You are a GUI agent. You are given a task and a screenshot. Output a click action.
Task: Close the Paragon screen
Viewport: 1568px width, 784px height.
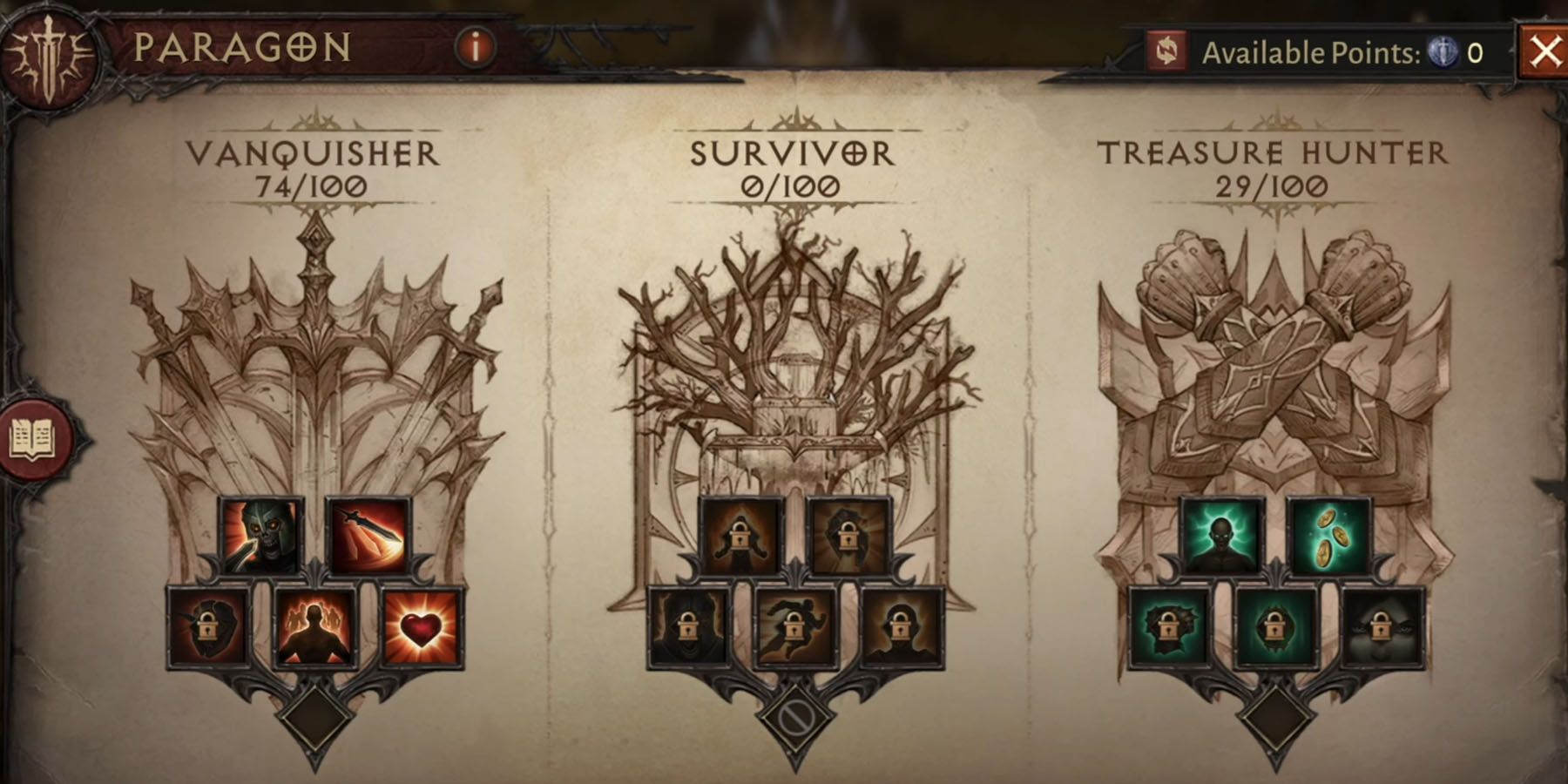pyautogui.click(x=1545, y=50)
